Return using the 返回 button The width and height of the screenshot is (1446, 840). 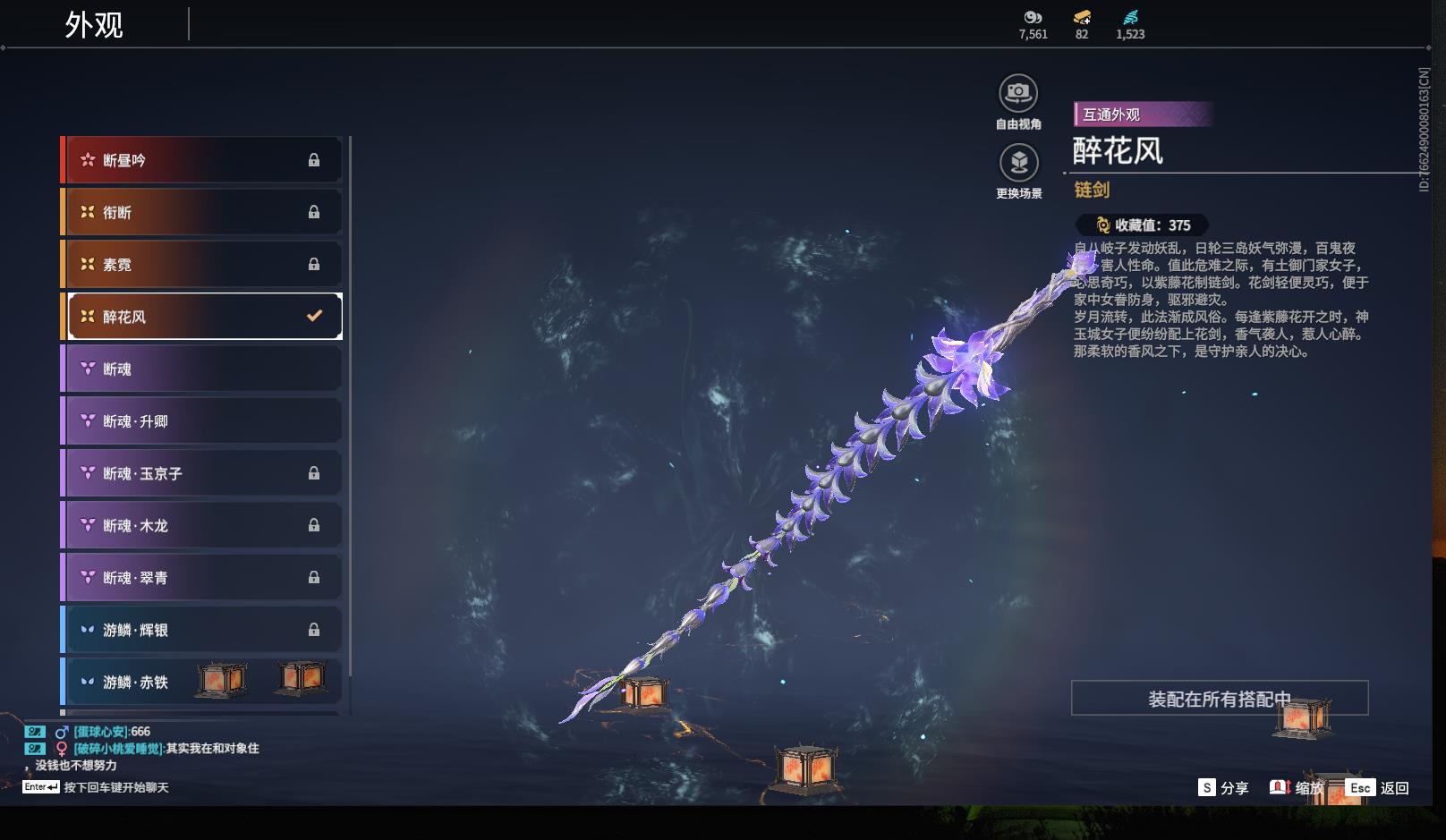(1379, 787)
